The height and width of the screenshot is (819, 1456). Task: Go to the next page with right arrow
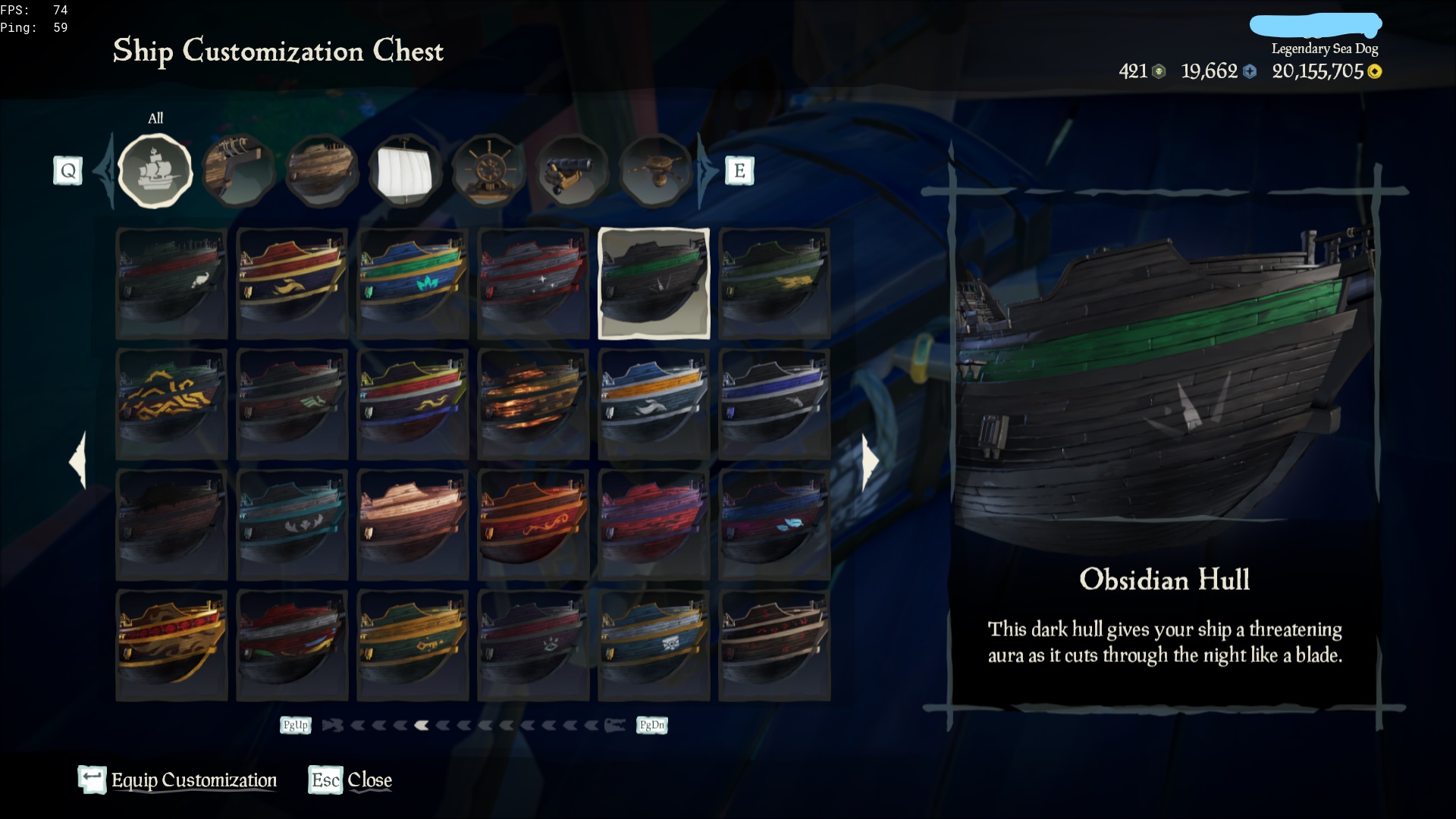pyautogui.click(x=871, y=461)
